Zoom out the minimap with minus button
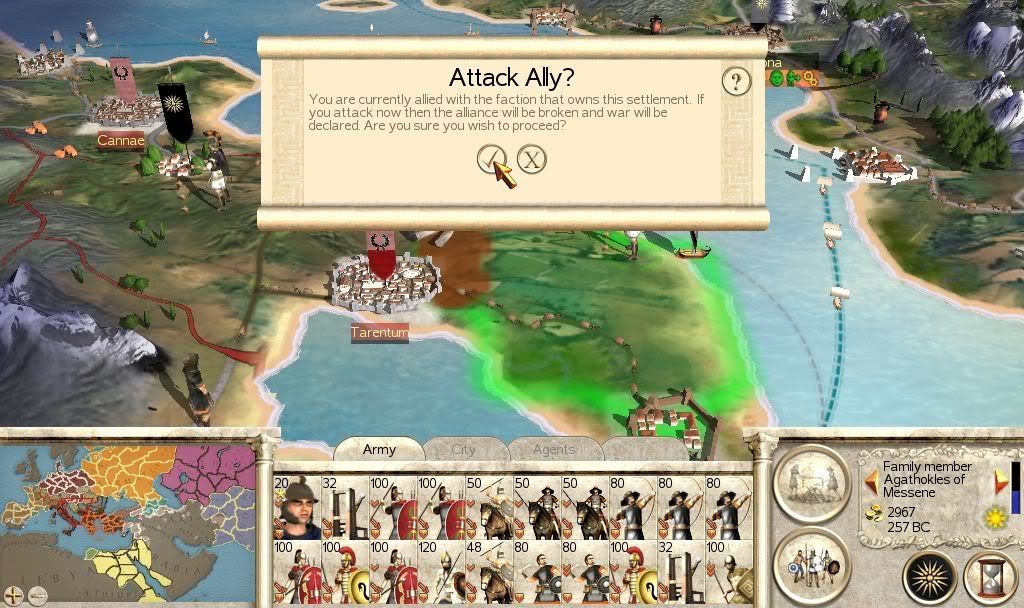 [x=36, y=597]
